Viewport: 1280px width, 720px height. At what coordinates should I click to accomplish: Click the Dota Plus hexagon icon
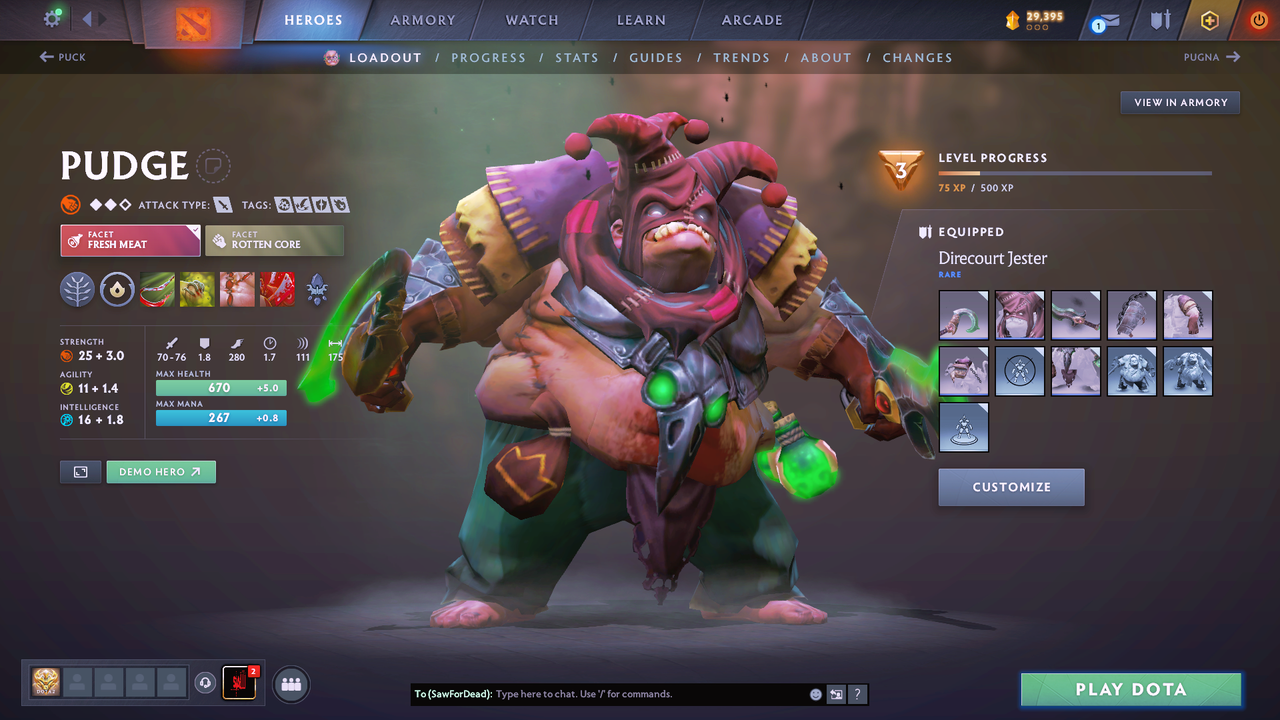pos(1208,20)
